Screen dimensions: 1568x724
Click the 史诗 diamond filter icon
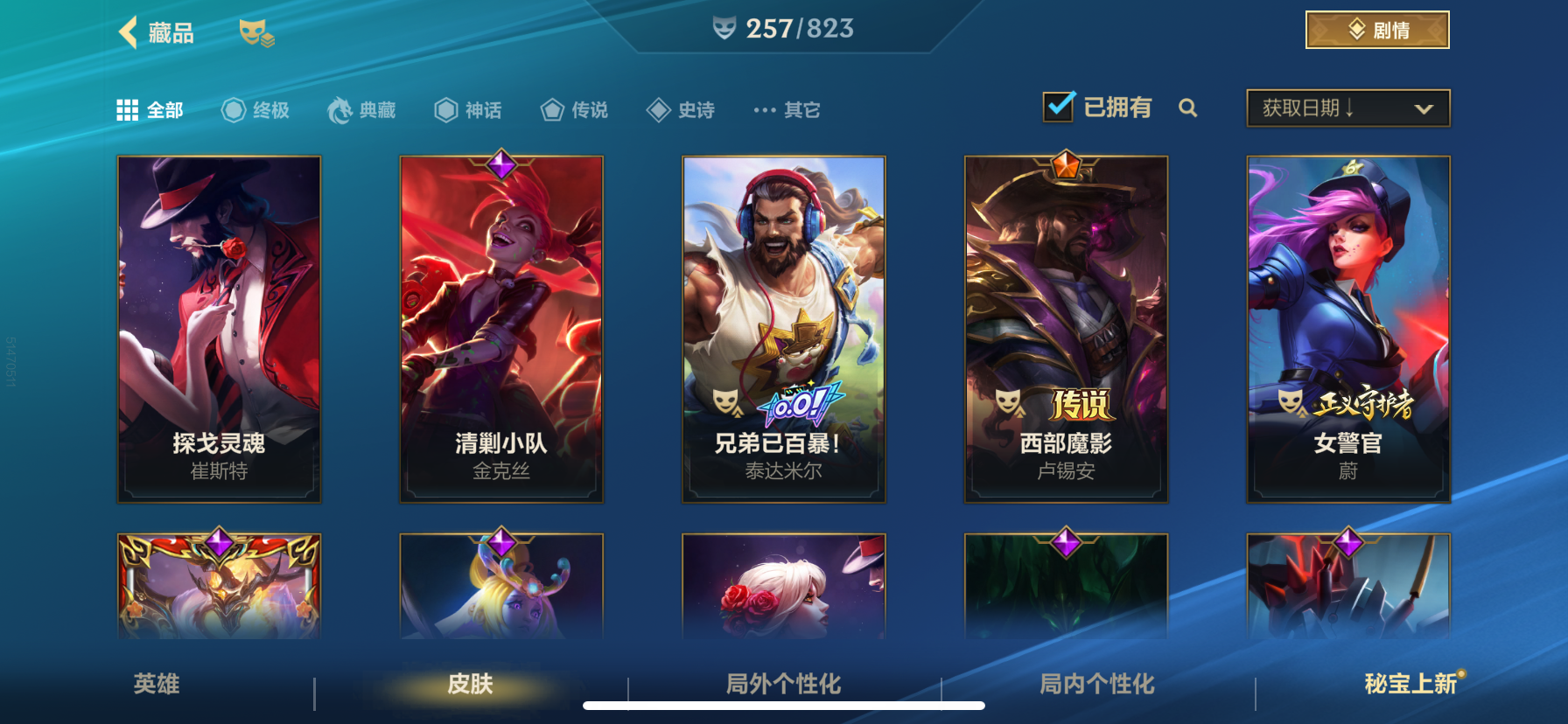tap(658, 109)
